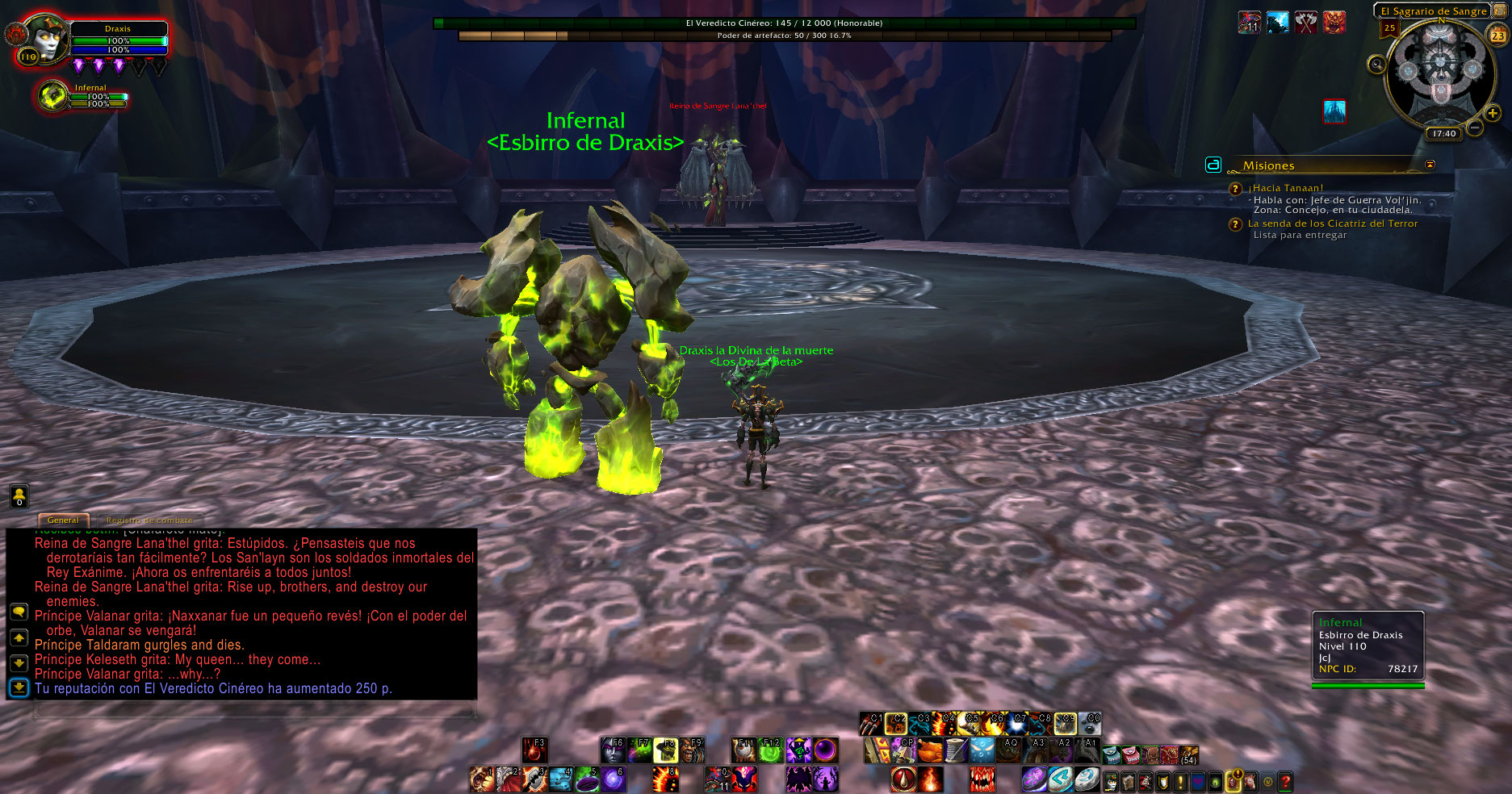The height and width of the screenshot is (794, 1512).
Task: Open the calendar button showing 23
Action: pyautogui.click(x=1497, y=36)
